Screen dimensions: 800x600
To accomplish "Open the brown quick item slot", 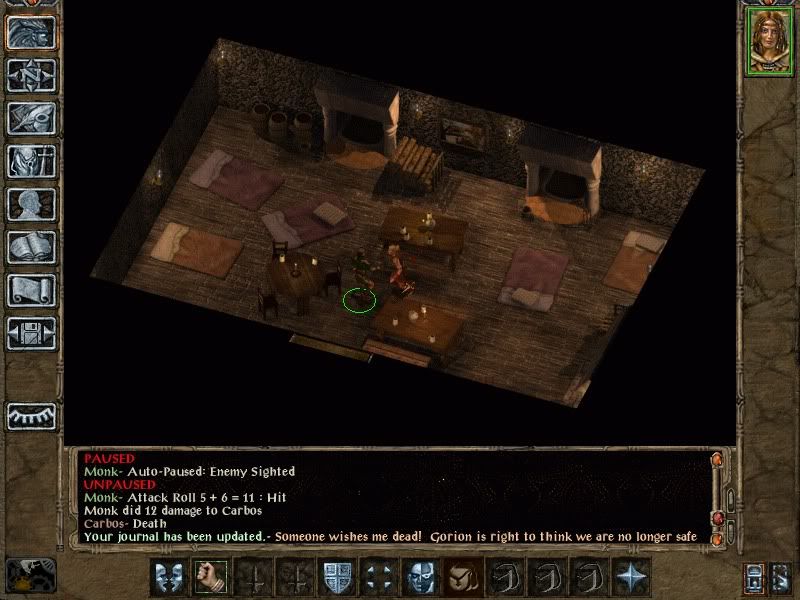I will (x=461, y=577).
